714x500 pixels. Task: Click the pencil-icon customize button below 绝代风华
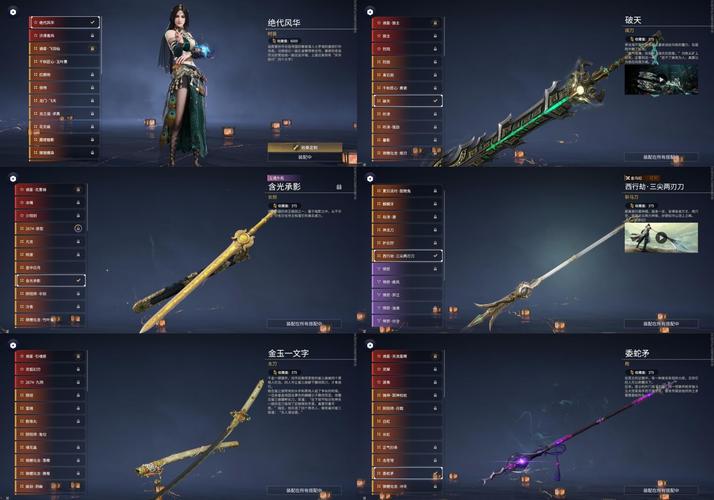tap(304, 146)
